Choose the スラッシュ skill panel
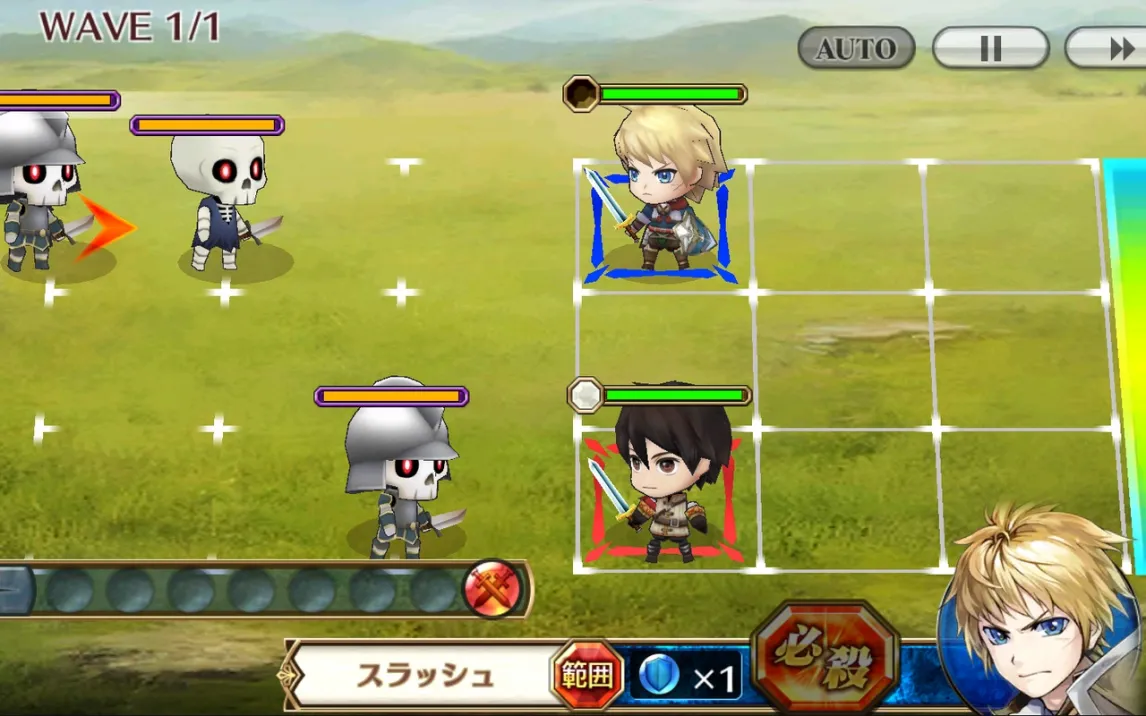The height and width of the screenshot is (716, 1146). (424, 675)
